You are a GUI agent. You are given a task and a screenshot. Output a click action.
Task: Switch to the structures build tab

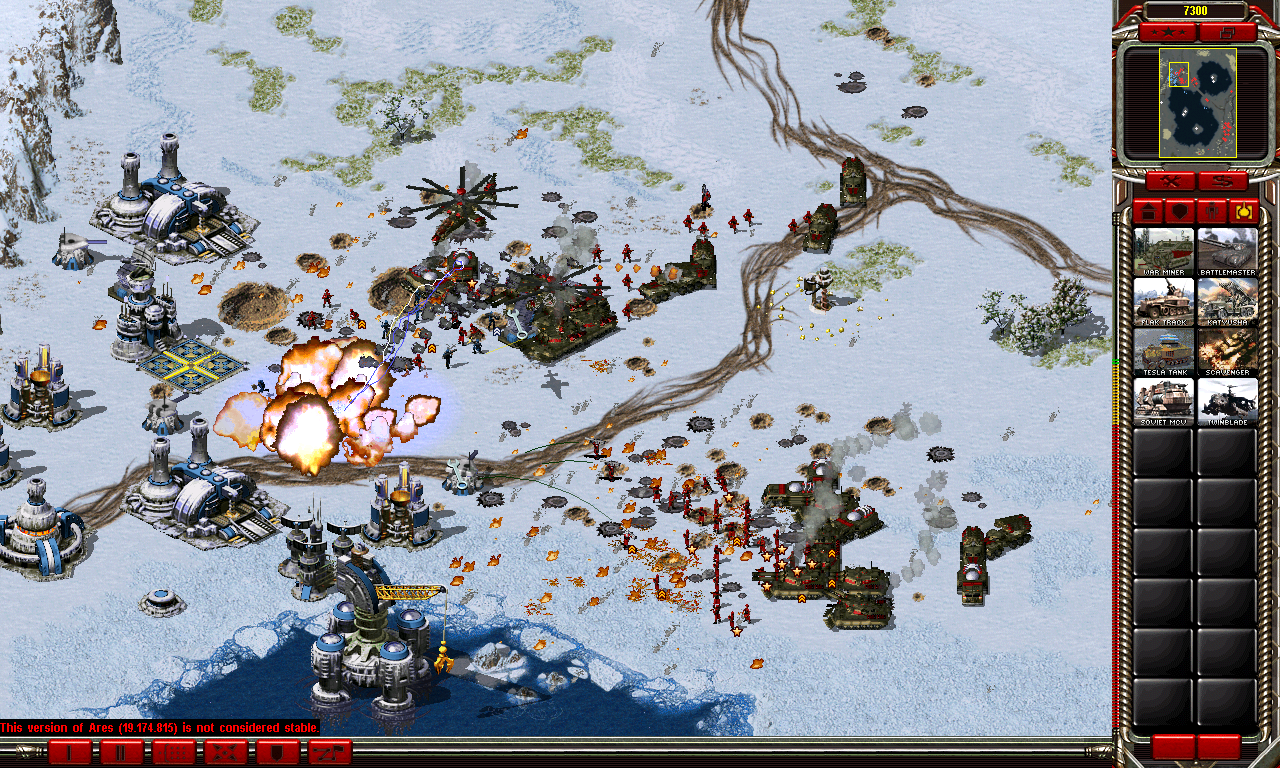tap(1147, 211)
